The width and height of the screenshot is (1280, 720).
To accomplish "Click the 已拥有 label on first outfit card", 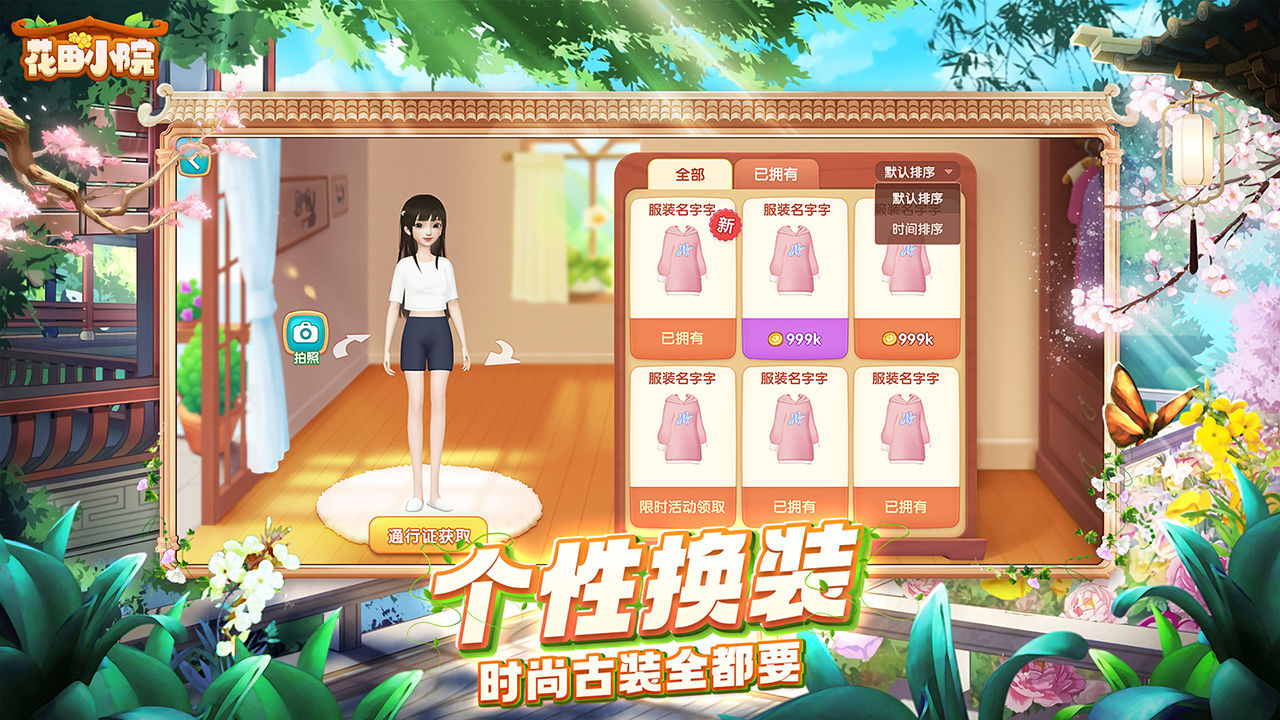I will tap(681, 340).
